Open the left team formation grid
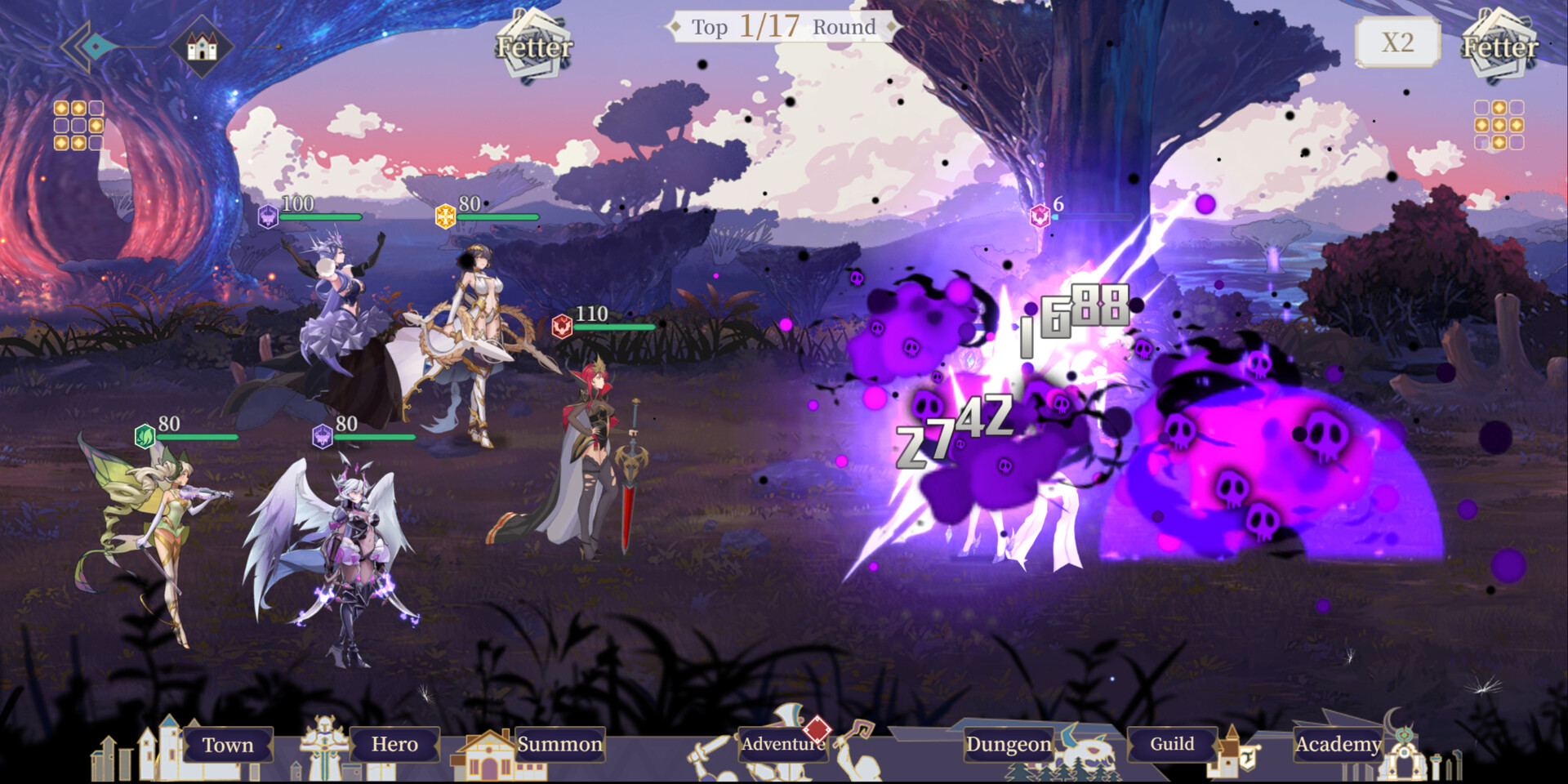Screen dimensions: 1568x784 click(78, 124)
